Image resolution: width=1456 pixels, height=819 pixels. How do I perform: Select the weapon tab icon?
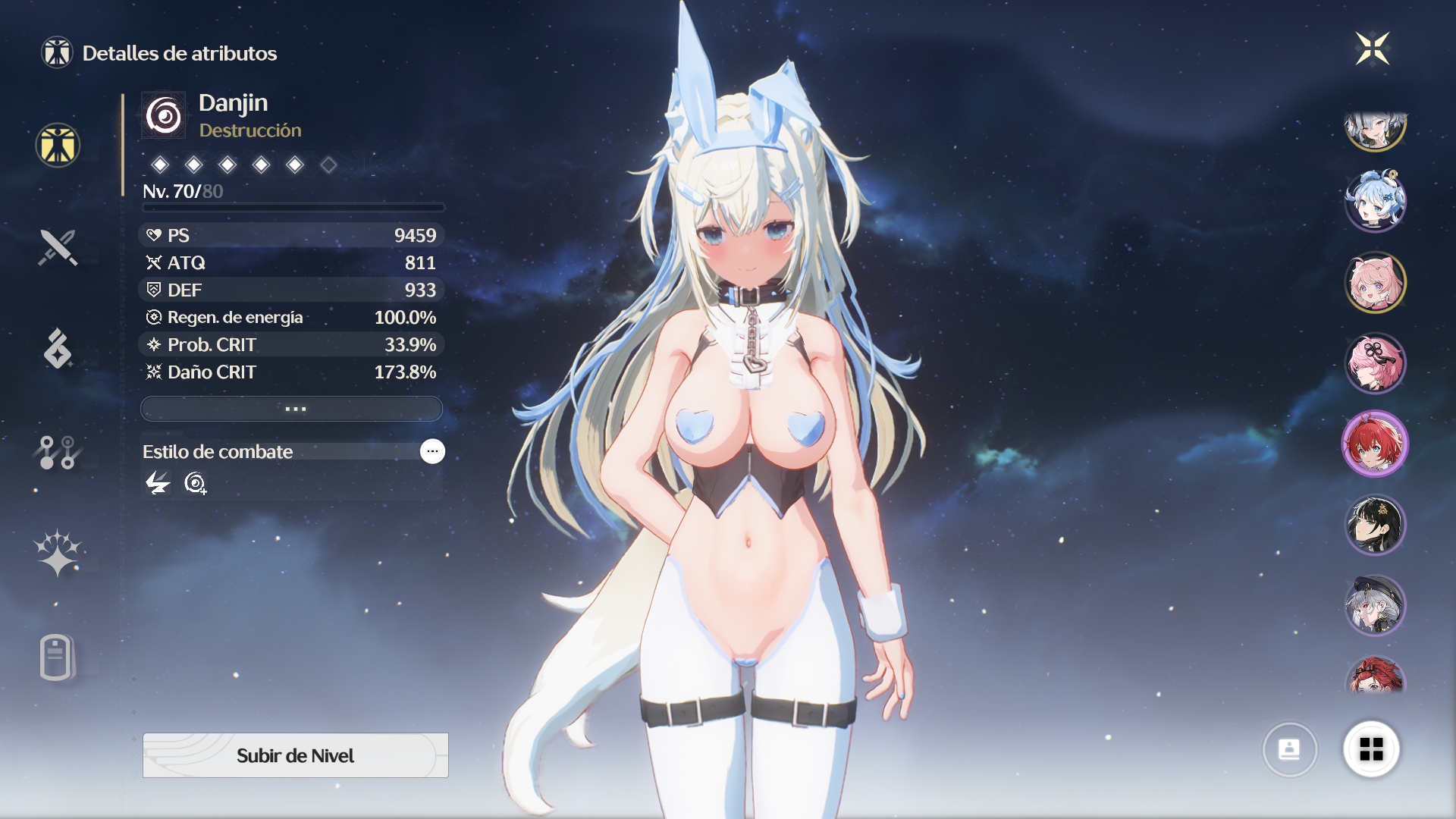57,247
